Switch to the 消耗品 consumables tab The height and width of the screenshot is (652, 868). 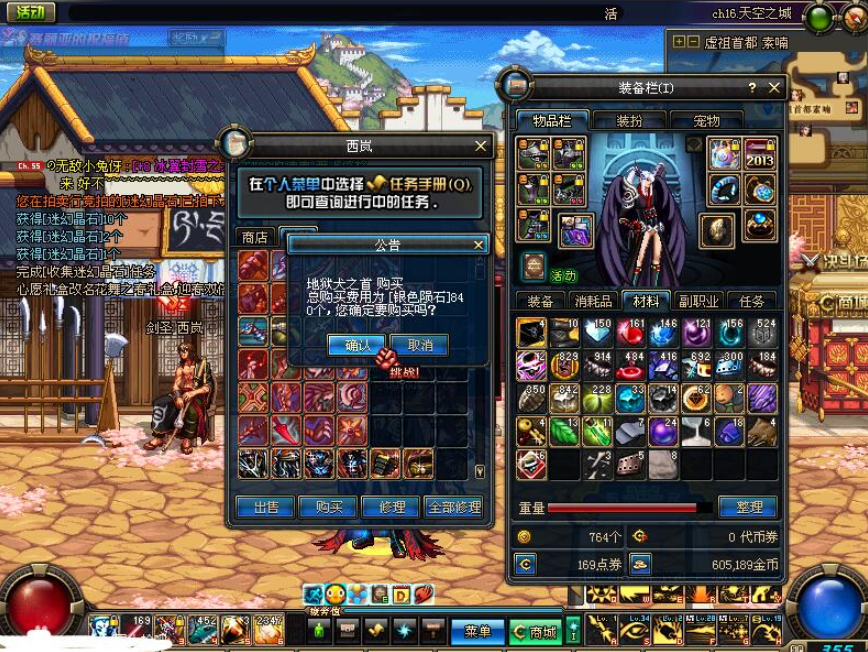tap(594, 301)
